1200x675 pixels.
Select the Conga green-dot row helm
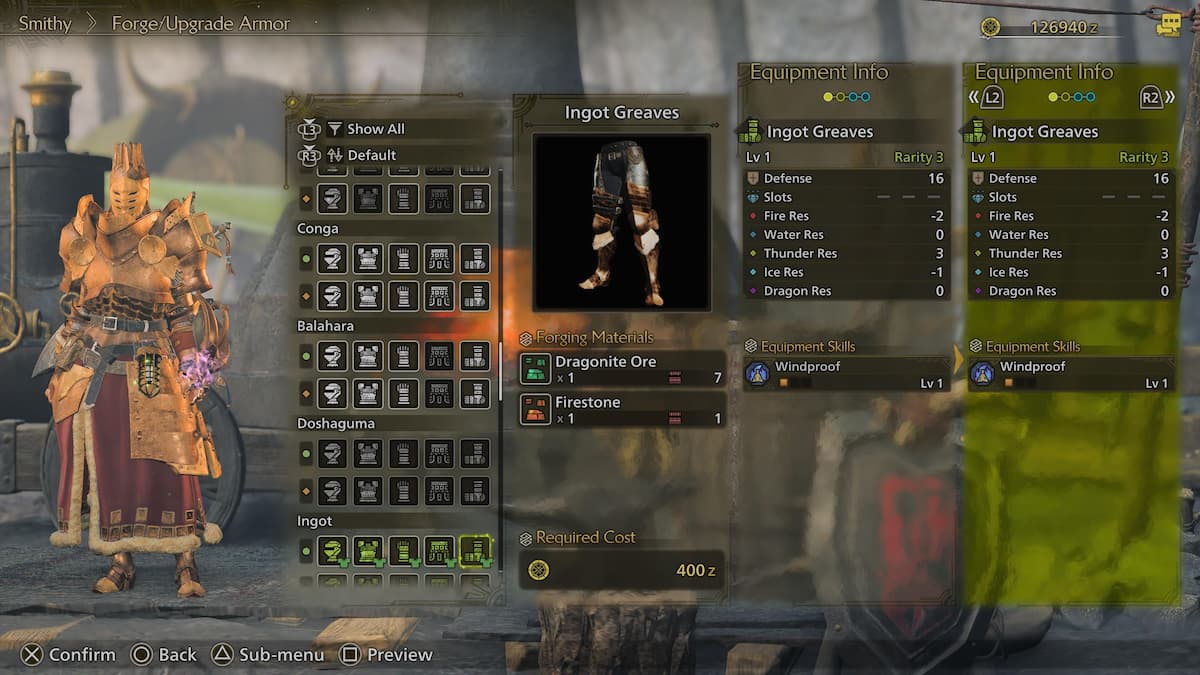pos(333,259)
